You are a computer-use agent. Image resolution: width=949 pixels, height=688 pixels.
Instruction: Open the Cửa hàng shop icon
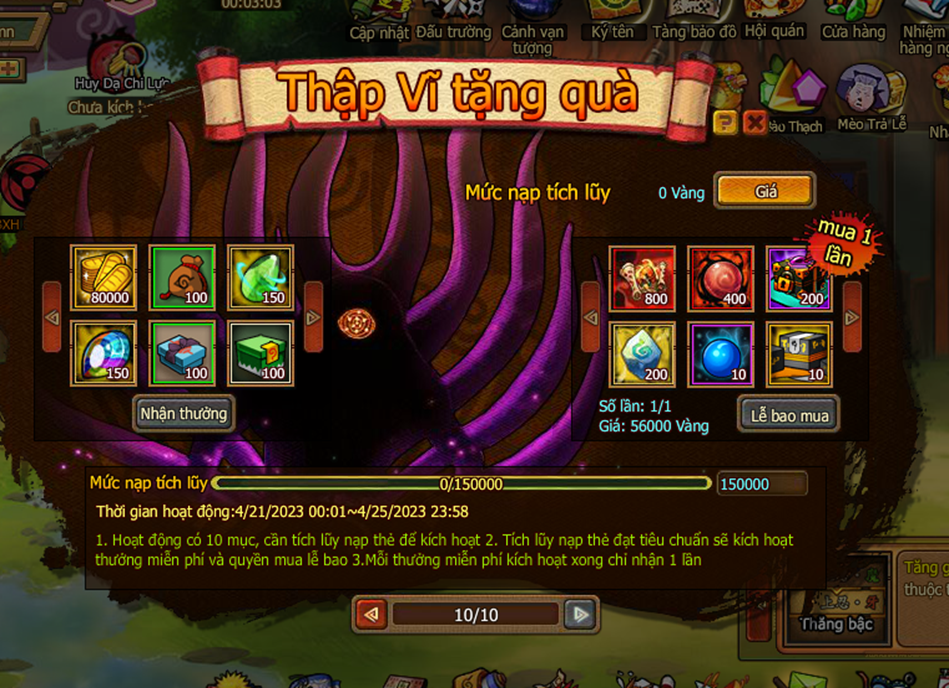click(853, 20)
